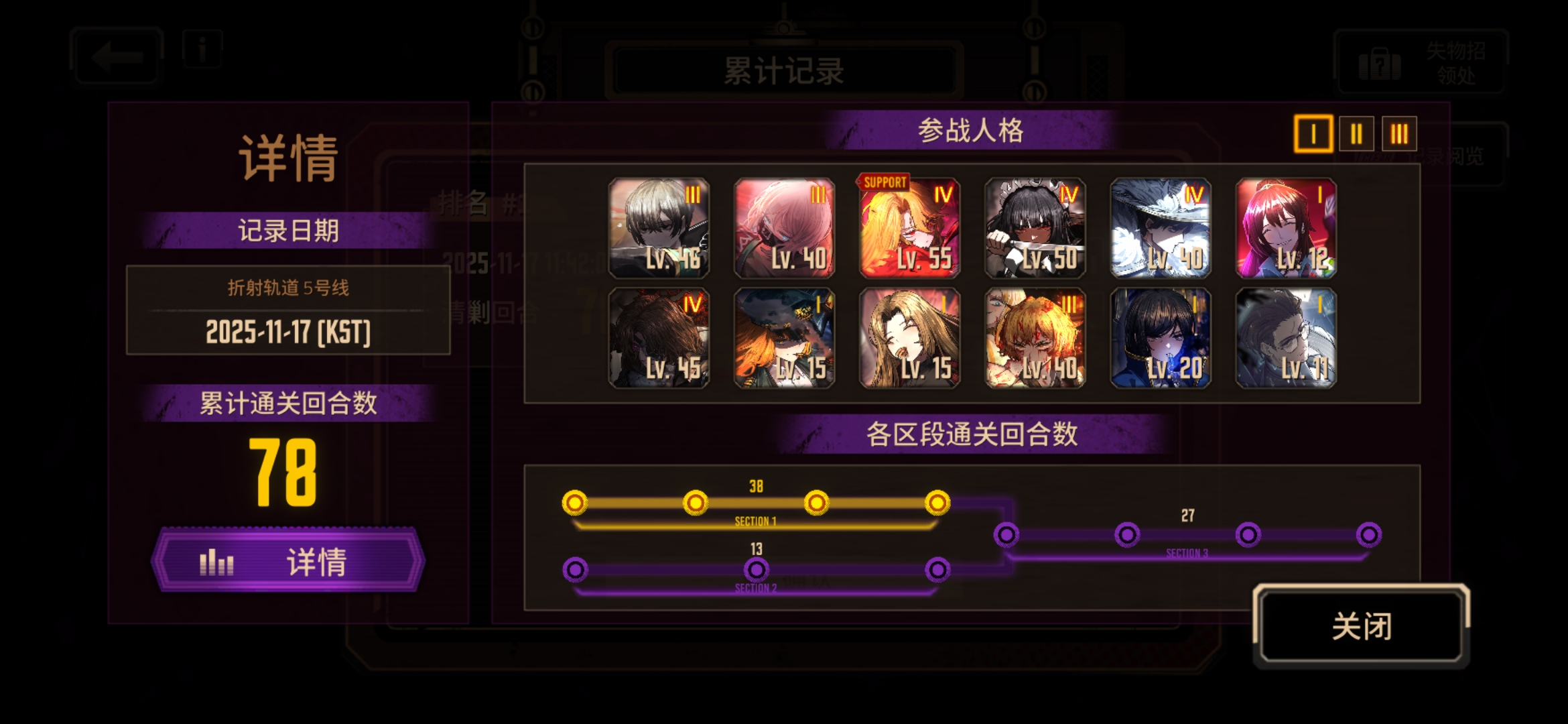Switch to squad view II

(x=1356, y=133)
